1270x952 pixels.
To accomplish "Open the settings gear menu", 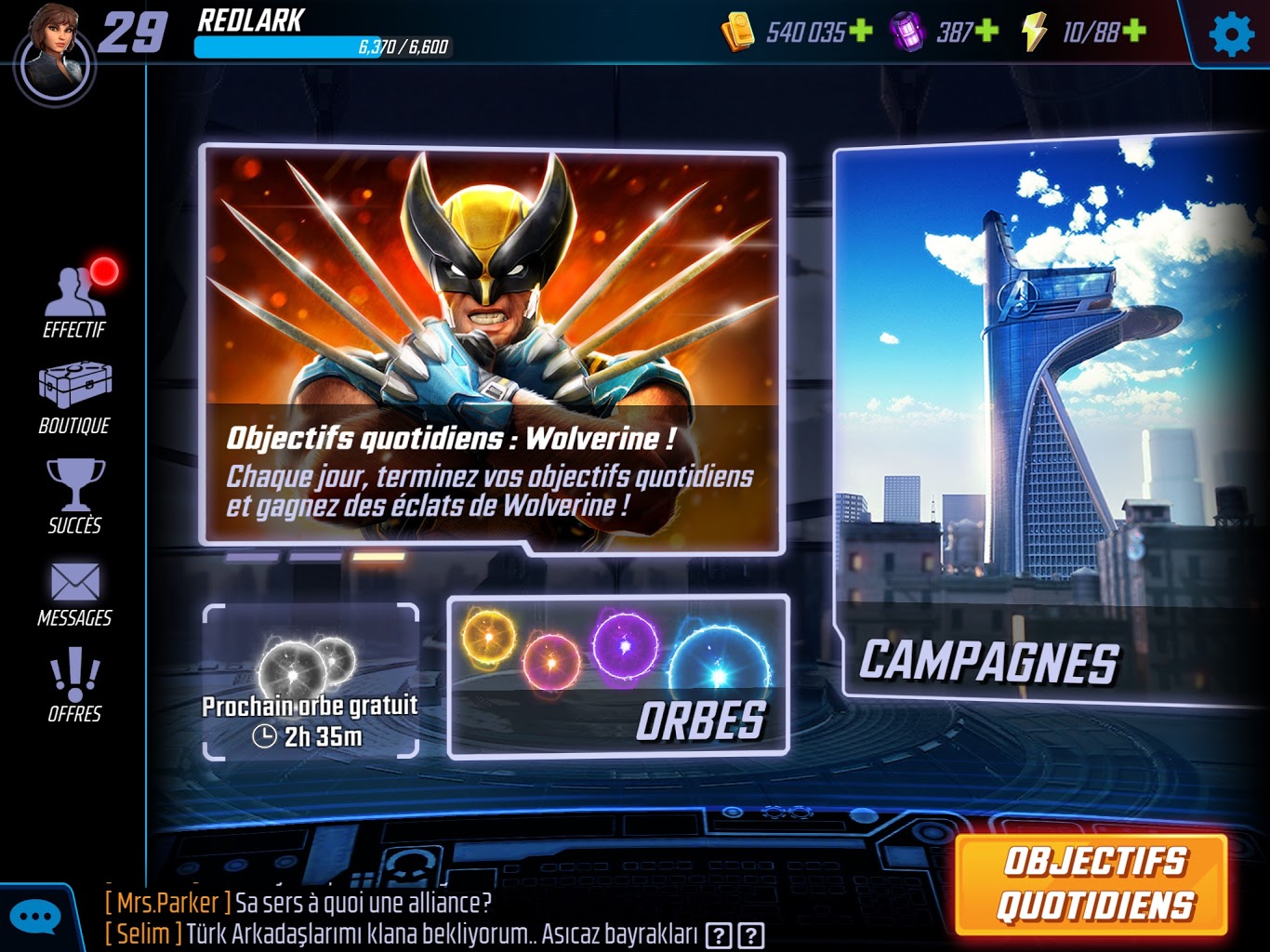I will pos(1232,34).
